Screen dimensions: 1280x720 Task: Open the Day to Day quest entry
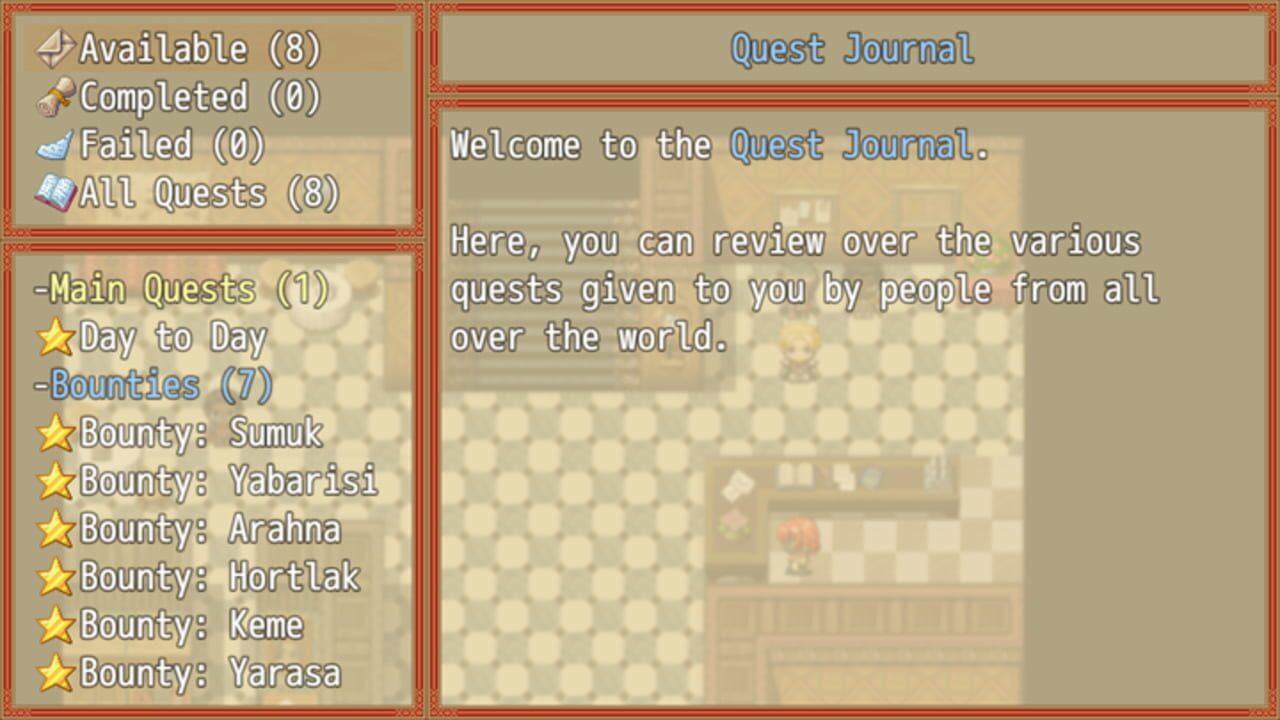(x=170, y=338)
